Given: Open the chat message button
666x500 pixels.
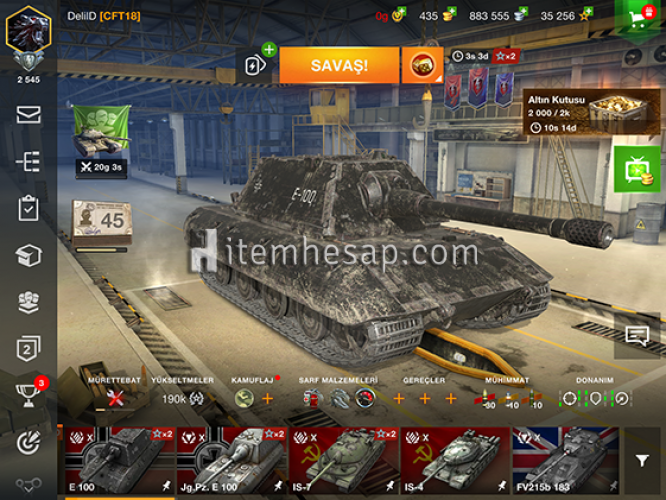Looking at the screenshot, I should pyautogui.click(x=637, y=336).
